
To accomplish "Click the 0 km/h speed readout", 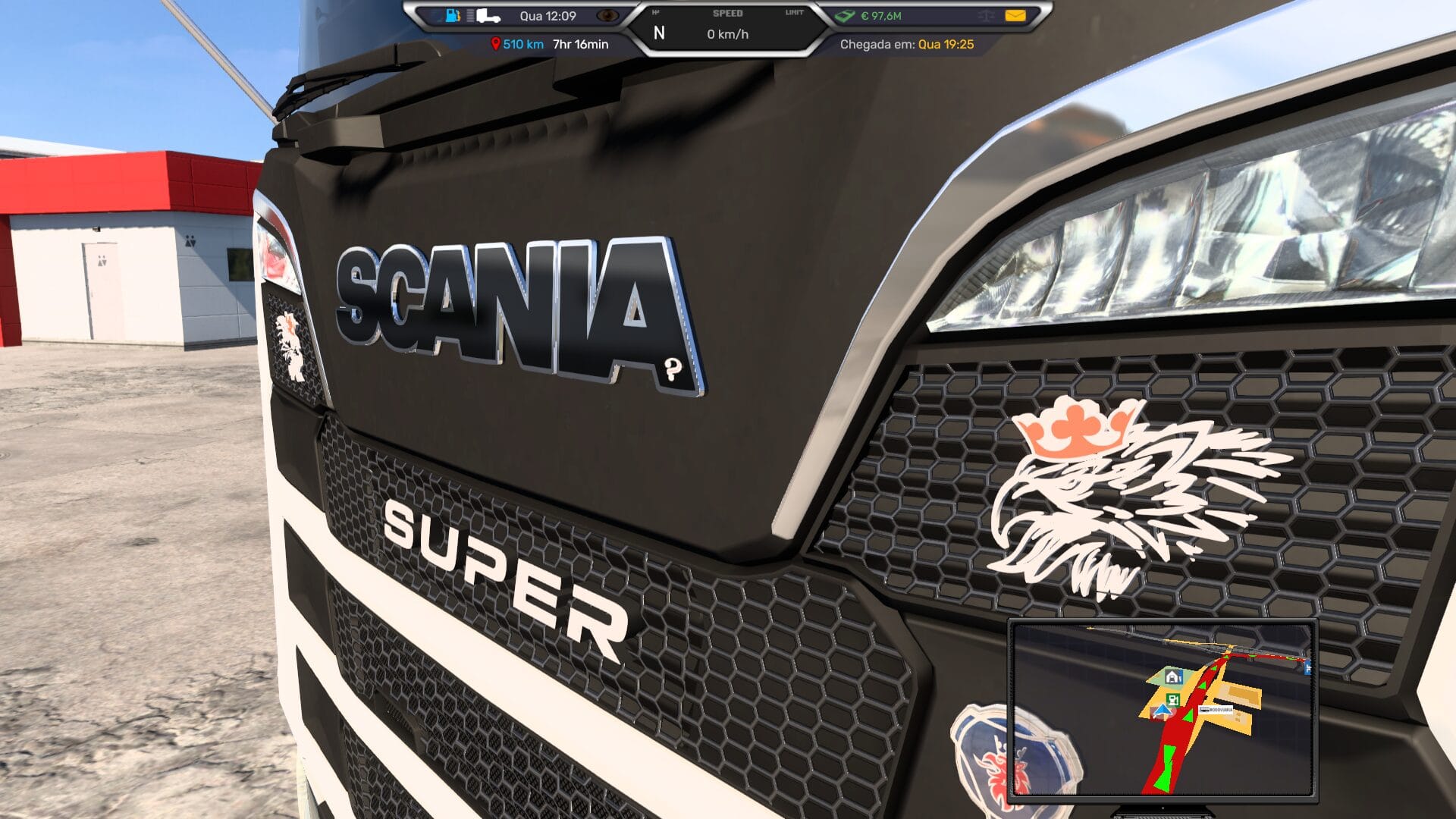I will coord(730,33).
